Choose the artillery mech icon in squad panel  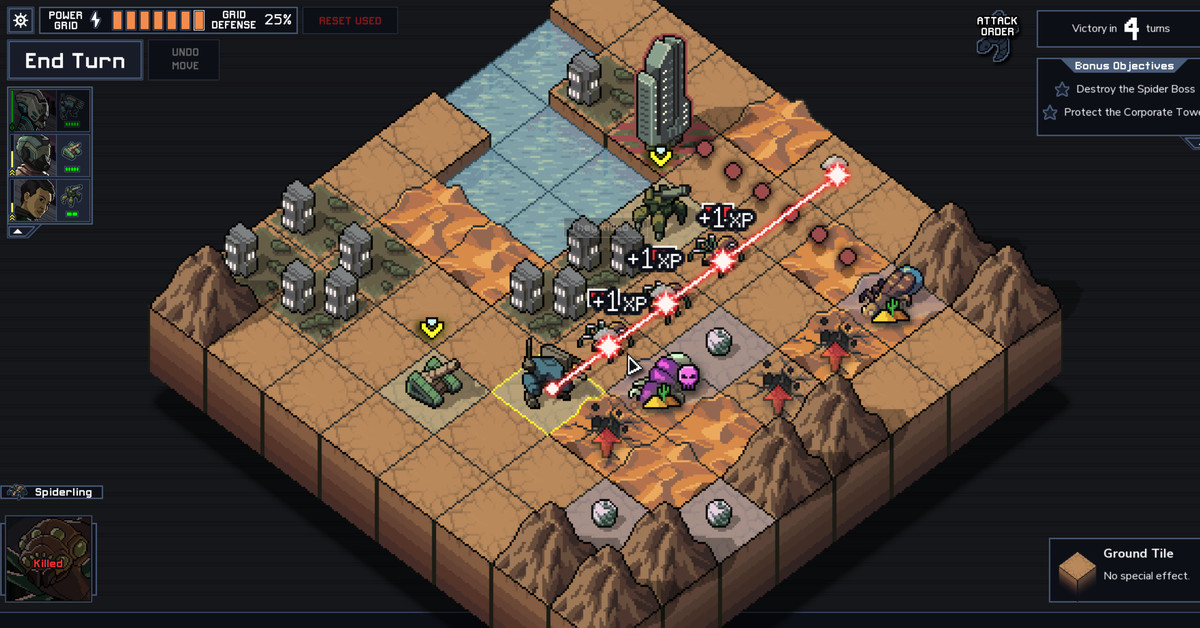point(74,197)
